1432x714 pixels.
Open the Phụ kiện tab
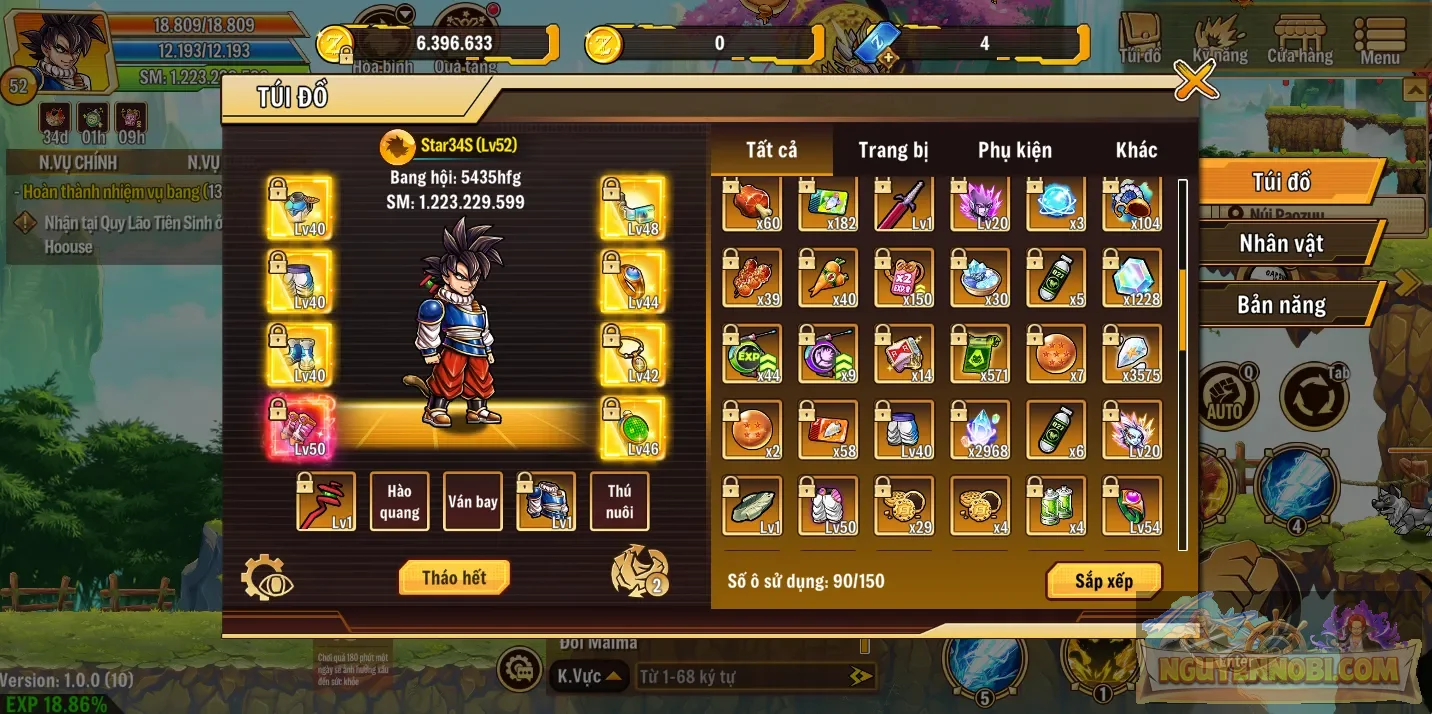click(1014, 151)
